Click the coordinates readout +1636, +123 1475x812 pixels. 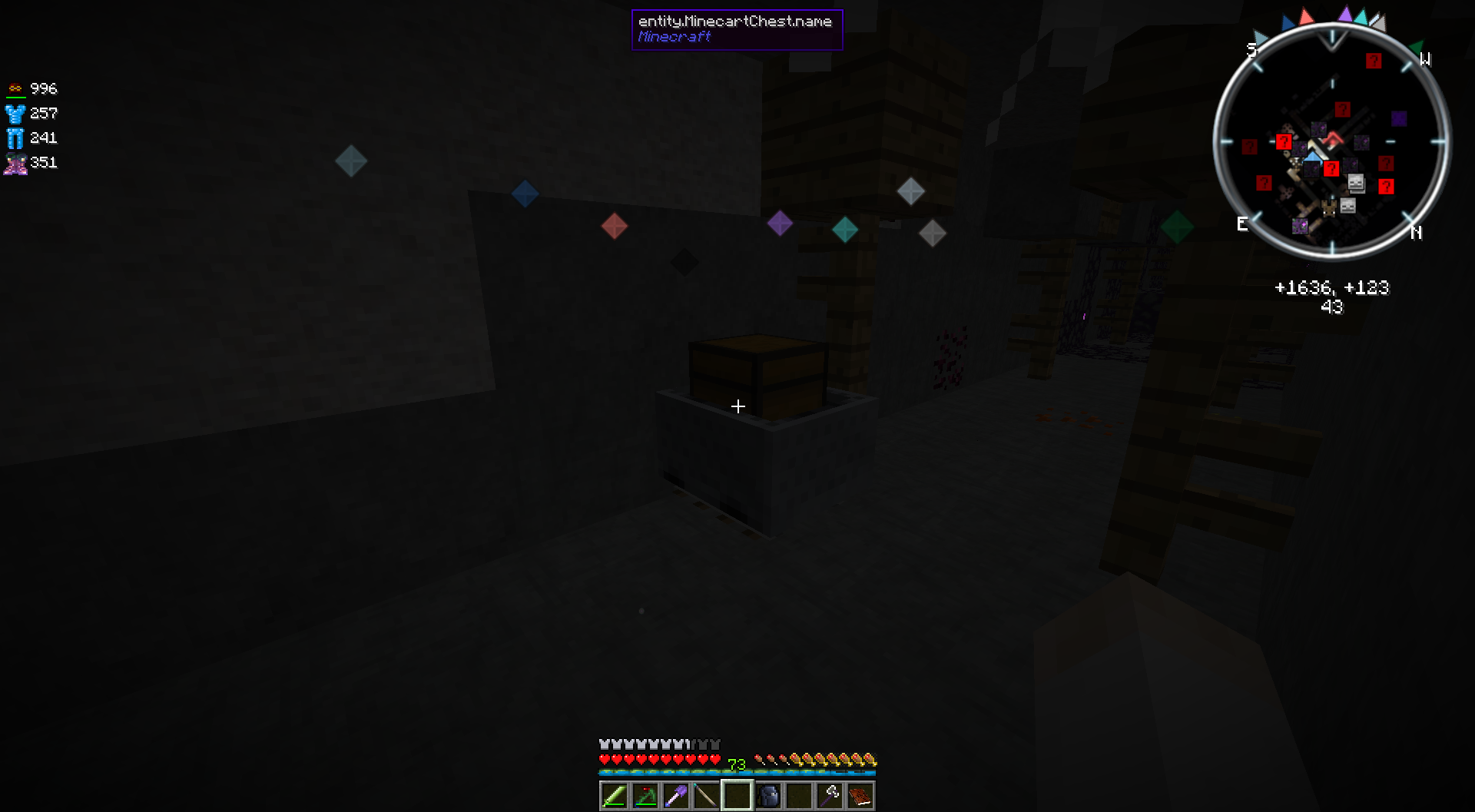click(1332, 288)
